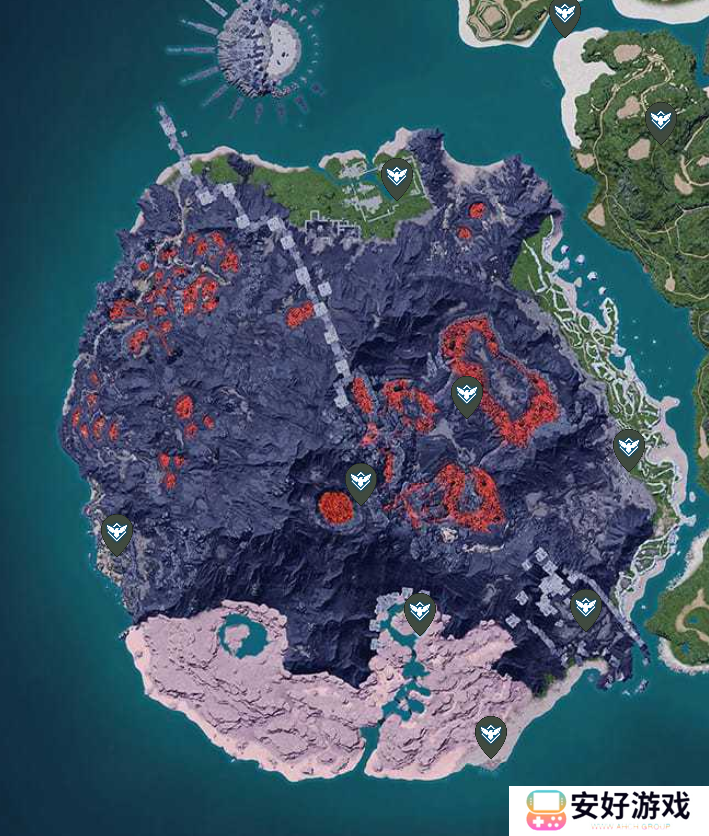709x836 pixels.
Task: Select the travel marker on the green forest island
Action: click(660, 122)
